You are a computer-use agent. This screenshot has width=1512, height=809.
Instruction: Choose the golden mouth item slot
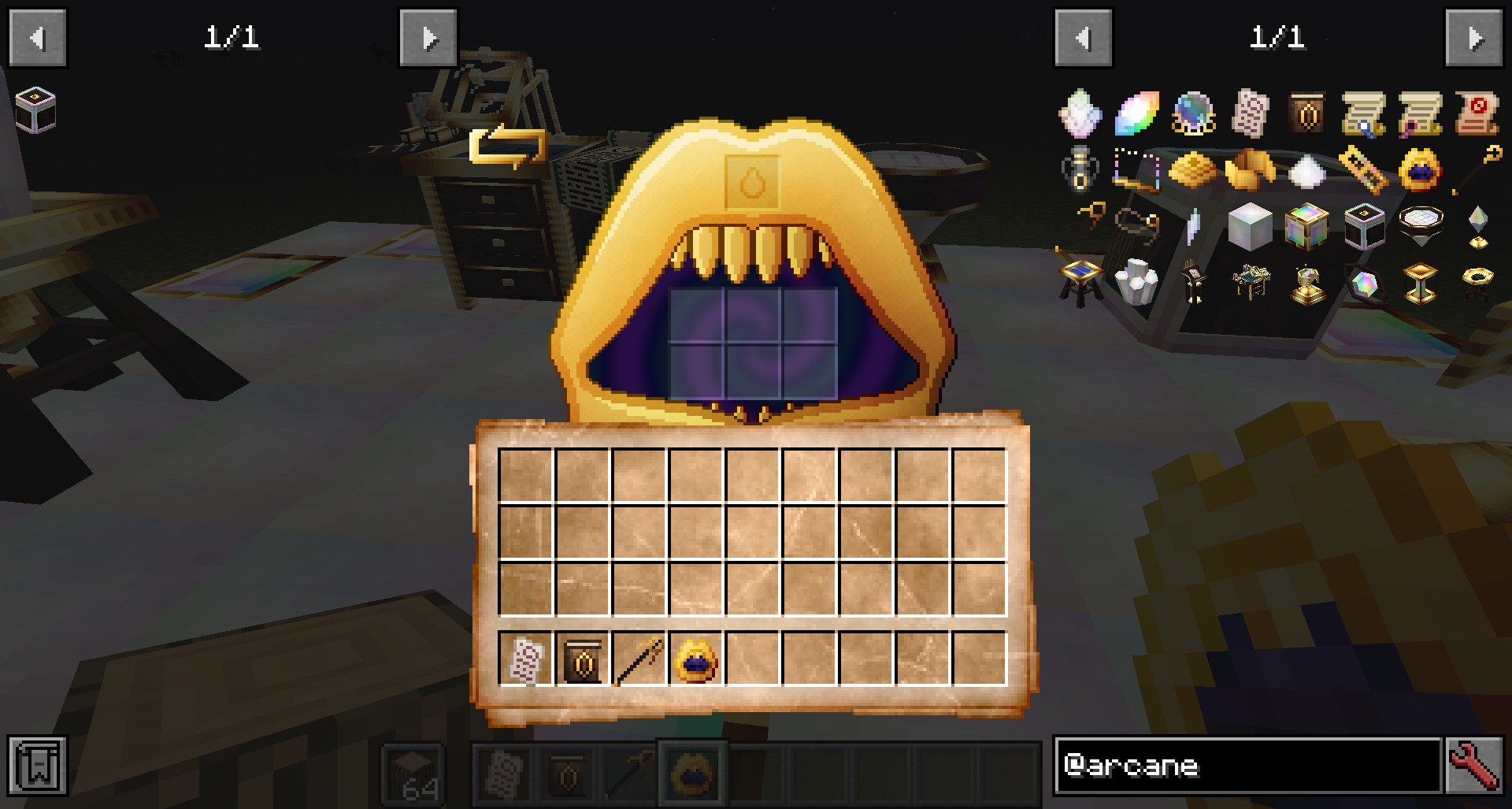point(695,659)
